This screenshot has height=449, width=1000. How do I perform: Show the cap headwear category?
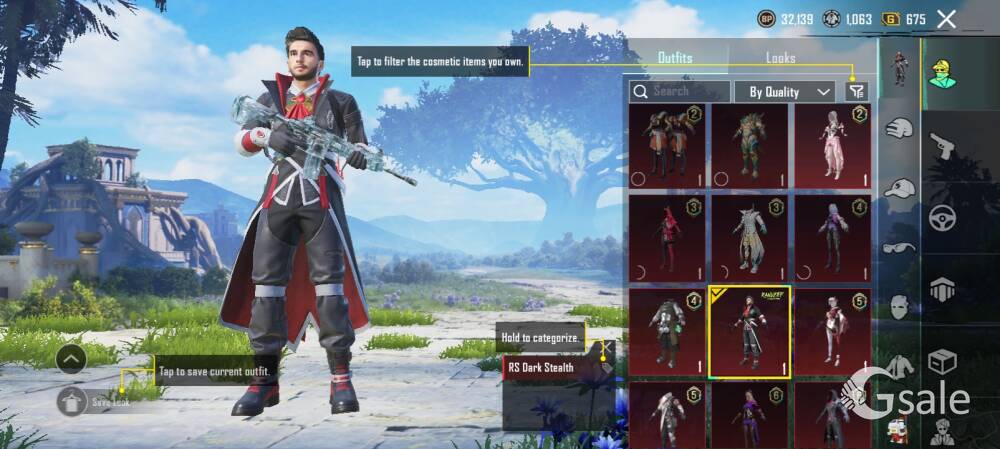click(900, 188)
